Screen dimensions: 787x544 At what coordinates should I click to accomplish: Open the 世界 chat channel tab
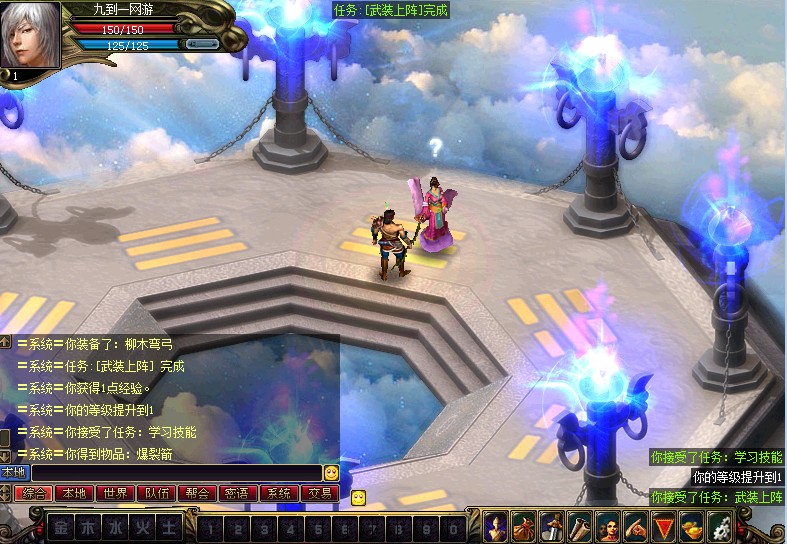pyautogui.click(x=115, y=493)
